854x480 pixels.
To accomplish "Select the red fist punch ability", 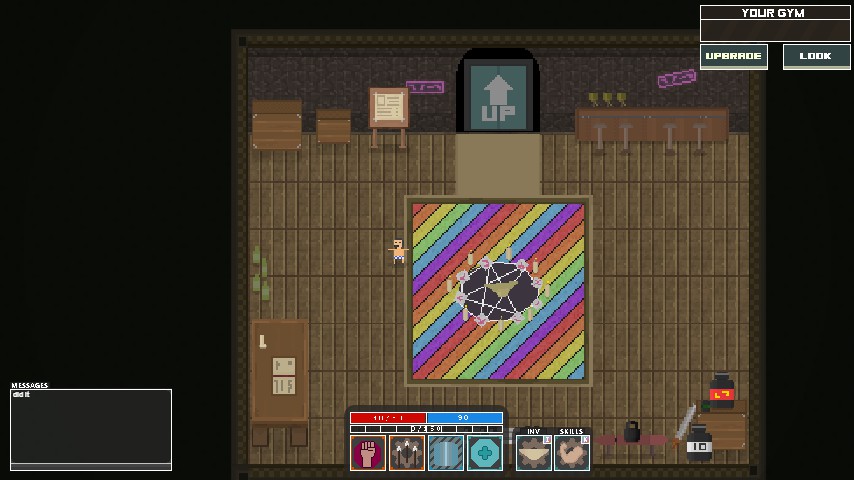I will [368, 453].
